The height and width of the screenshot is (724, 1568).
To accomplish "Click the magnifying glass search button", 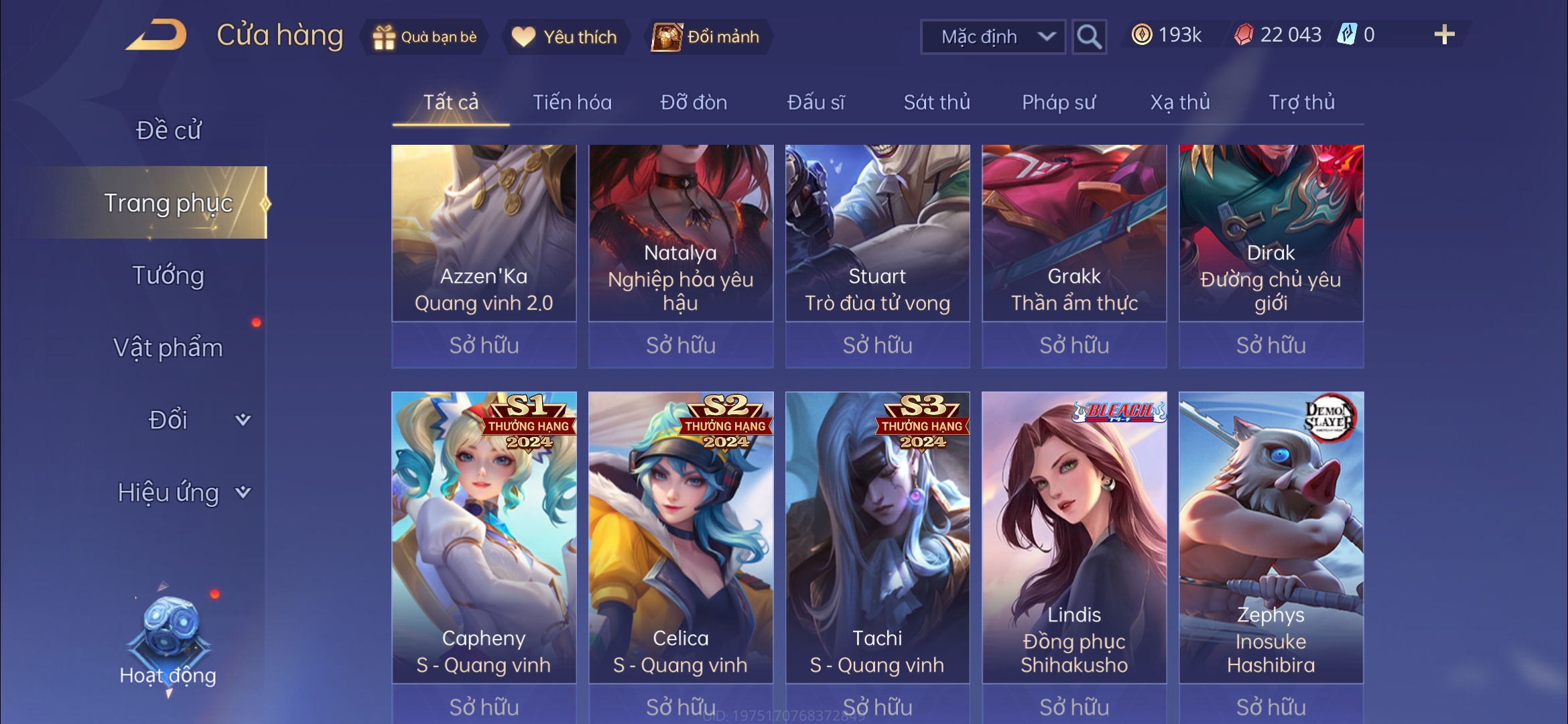I will coord(1088,37).
